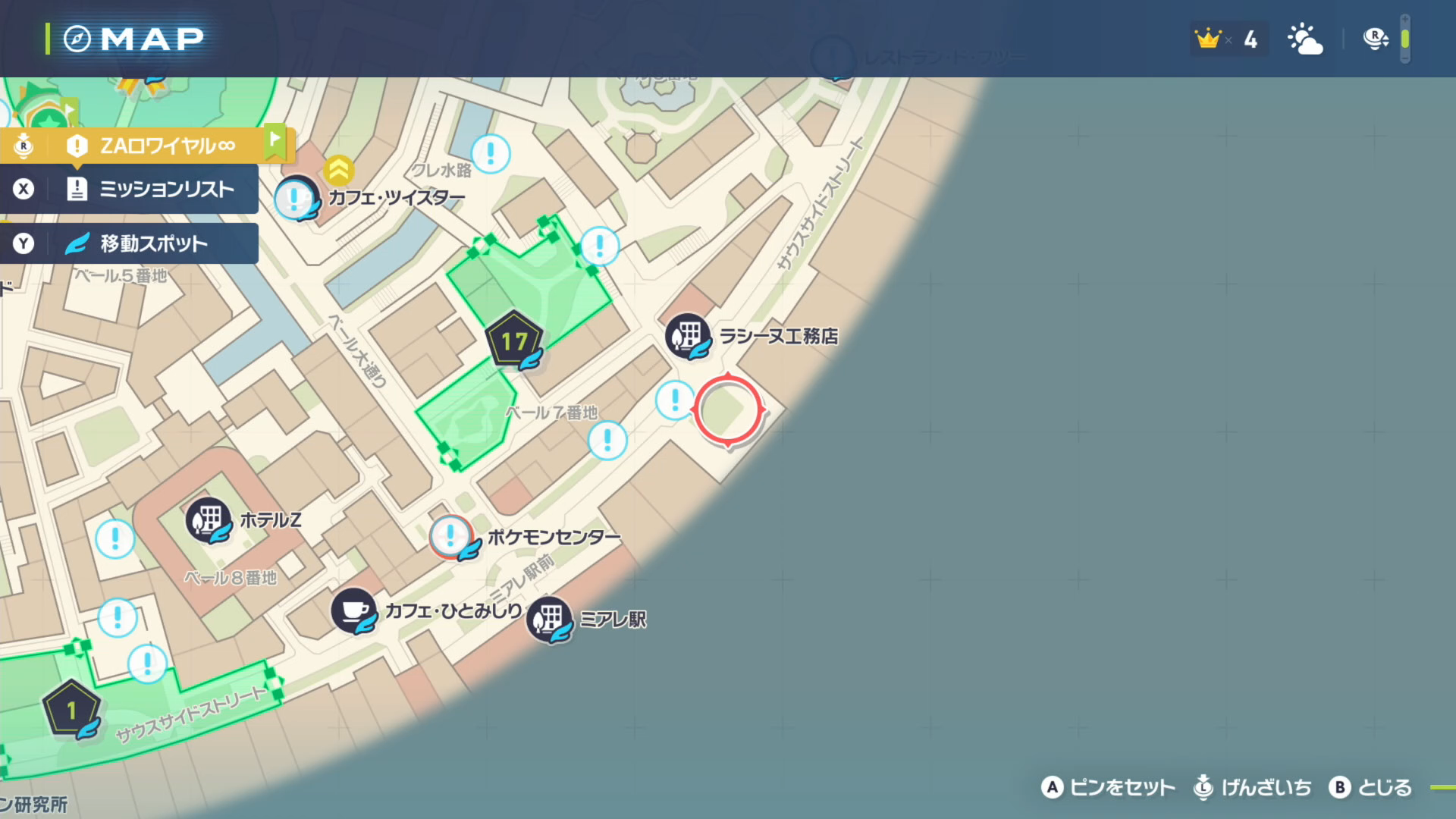Click the red circular map cursor
The image size is (1456, 819).
[728, 409]
